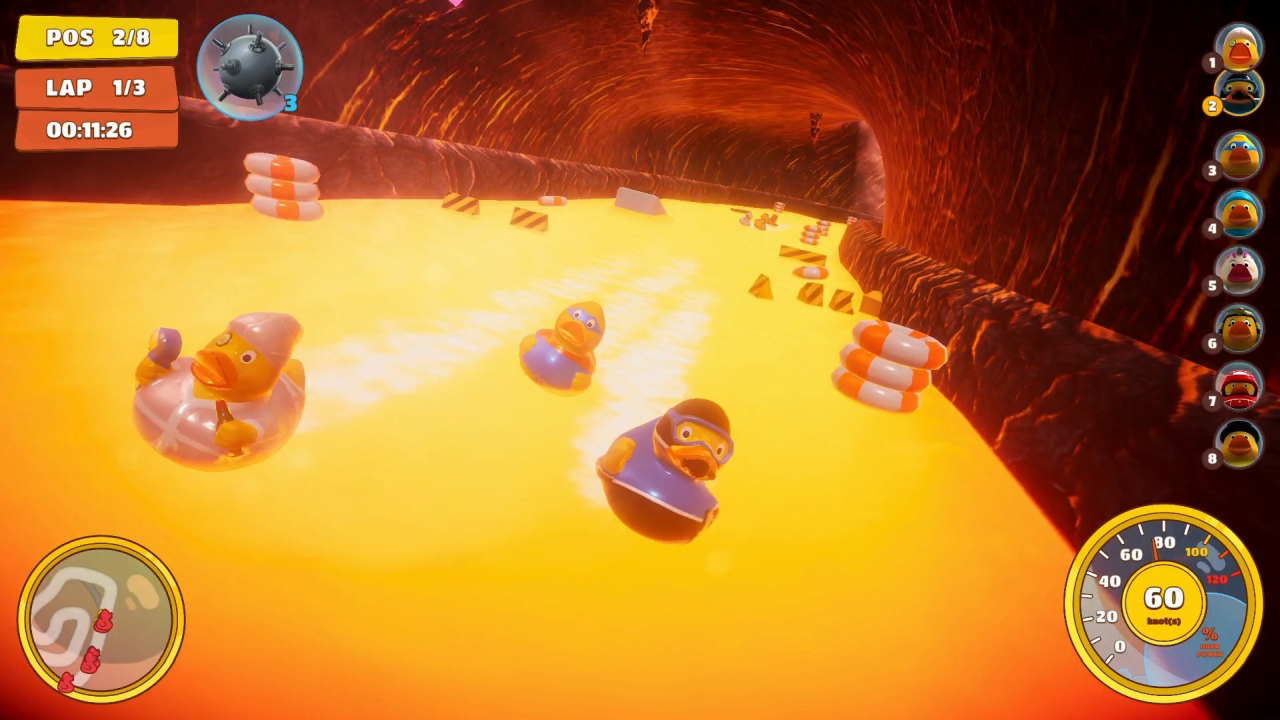Click the red 120 mark on the speedometer
This screenshot has width=1280, height=720.
pyautogui.click(x=1216, y=578)
